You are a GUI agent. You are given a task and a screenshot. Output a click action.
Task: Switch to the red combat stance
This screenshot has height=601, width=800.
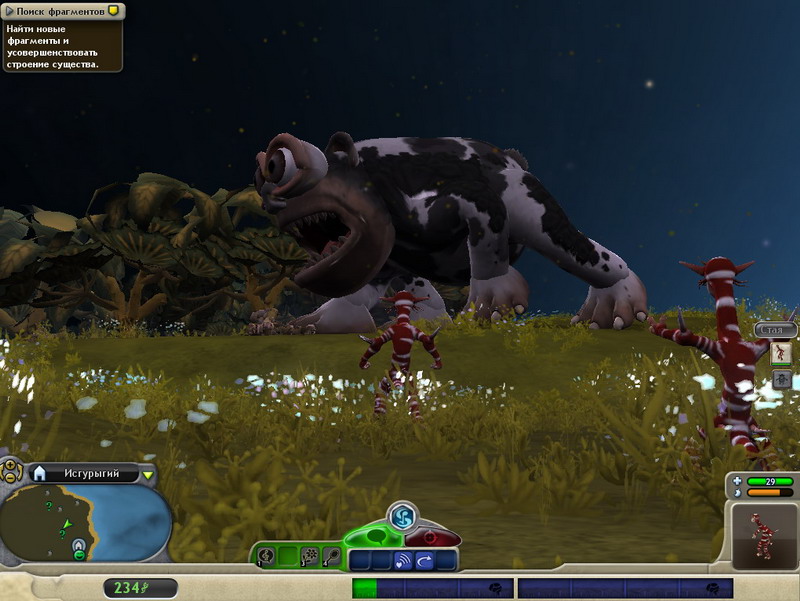[x=433, y=538]
